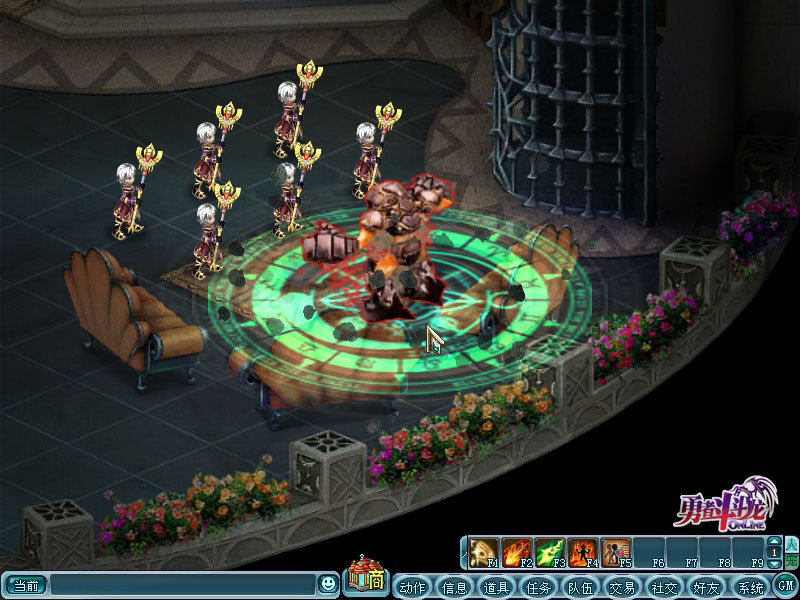Screen dimensions: 800x600
Task: Activate the F5 skill icon
Action: tap(615, 552)
